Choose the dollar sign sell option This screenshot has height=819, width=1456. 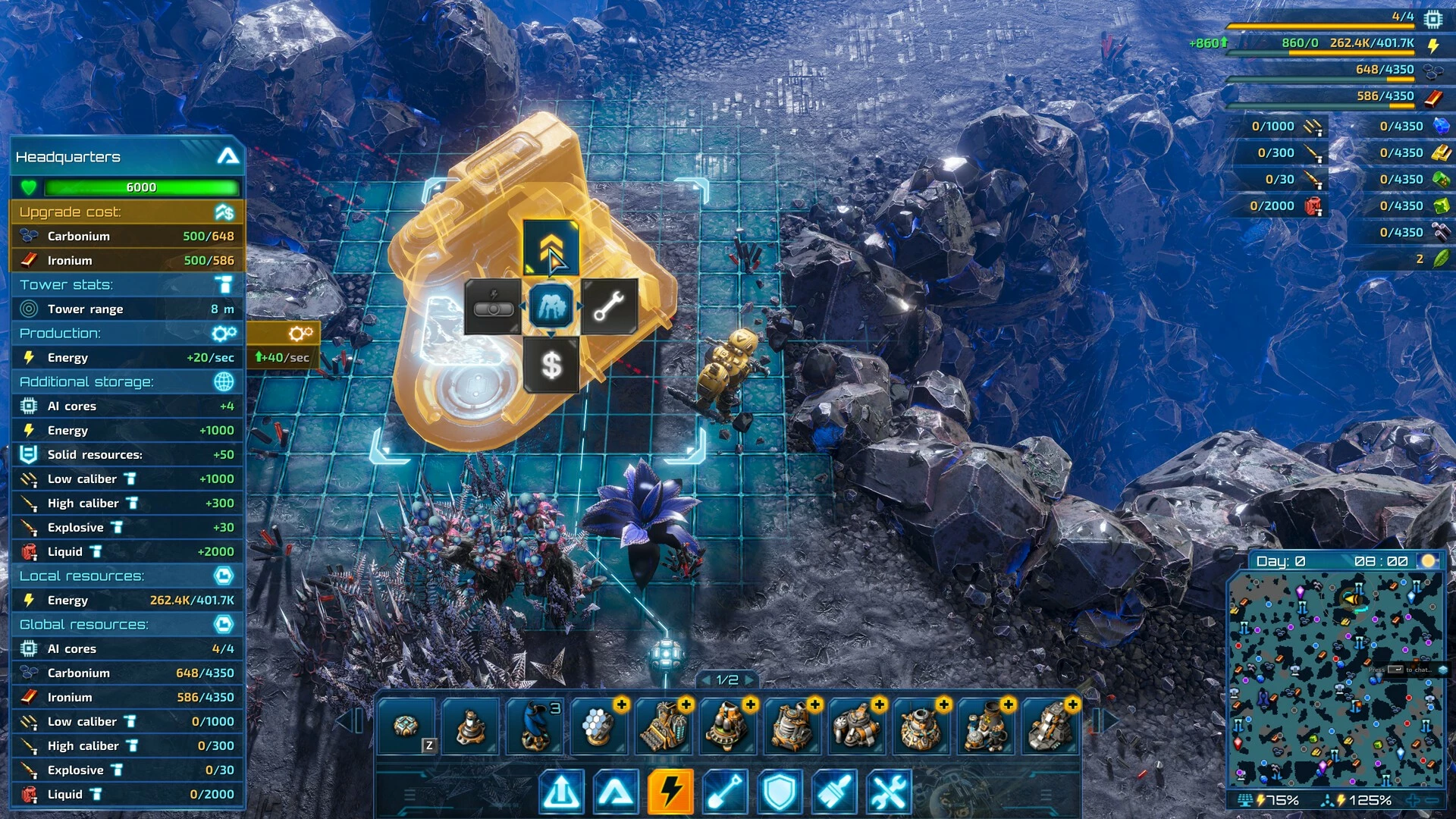point(551,366)
